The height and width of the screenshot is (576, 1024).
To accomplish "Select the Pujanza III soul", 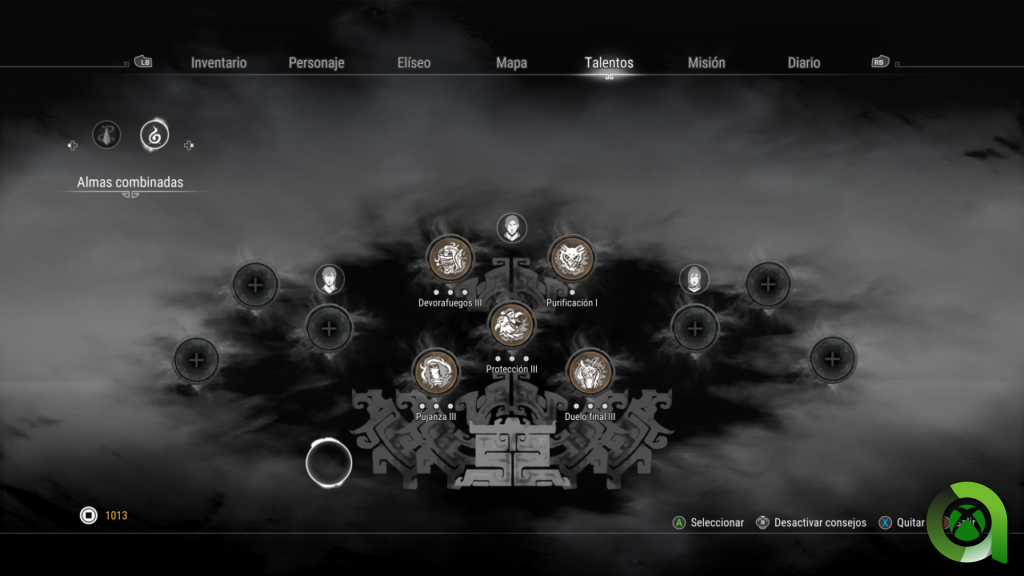I will click(436, 373).
